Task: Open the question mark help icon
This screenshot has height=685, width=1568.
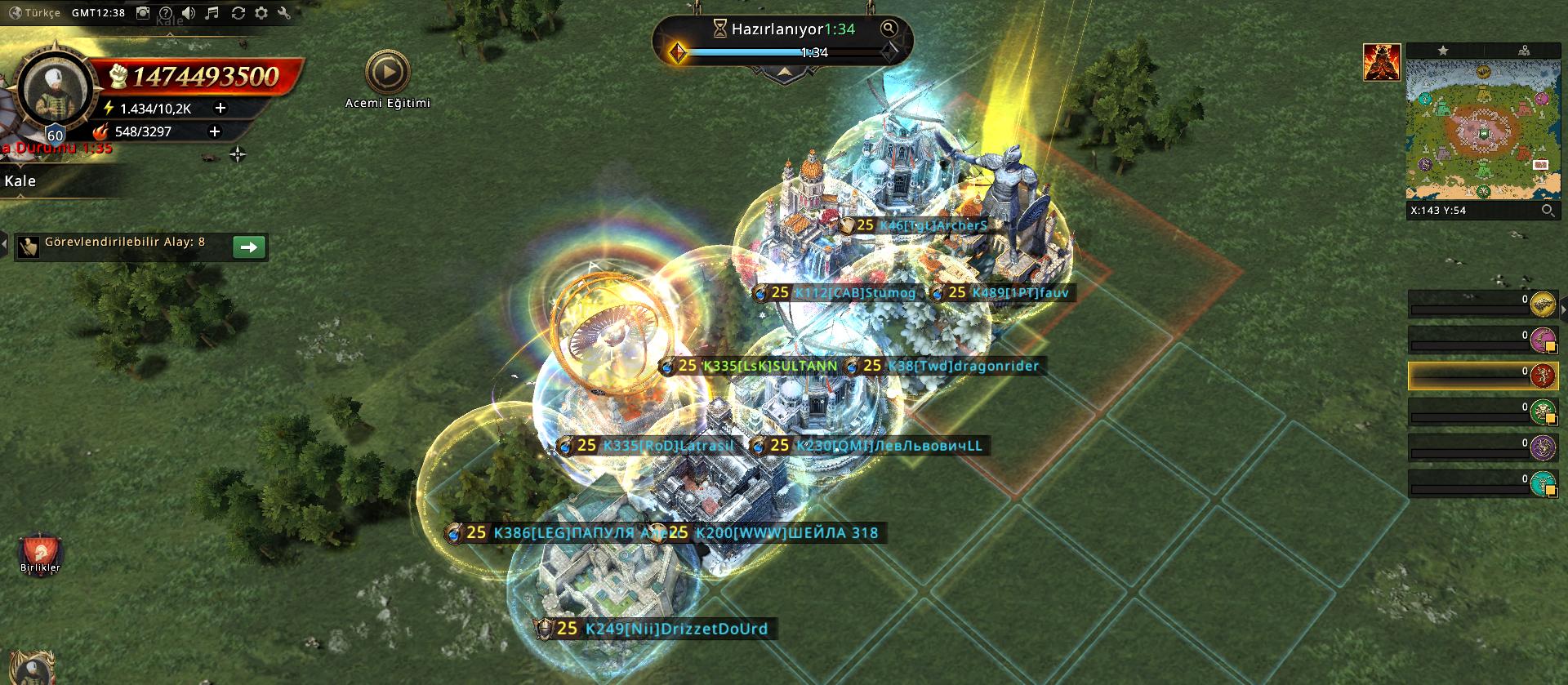Action: (166, 13)
